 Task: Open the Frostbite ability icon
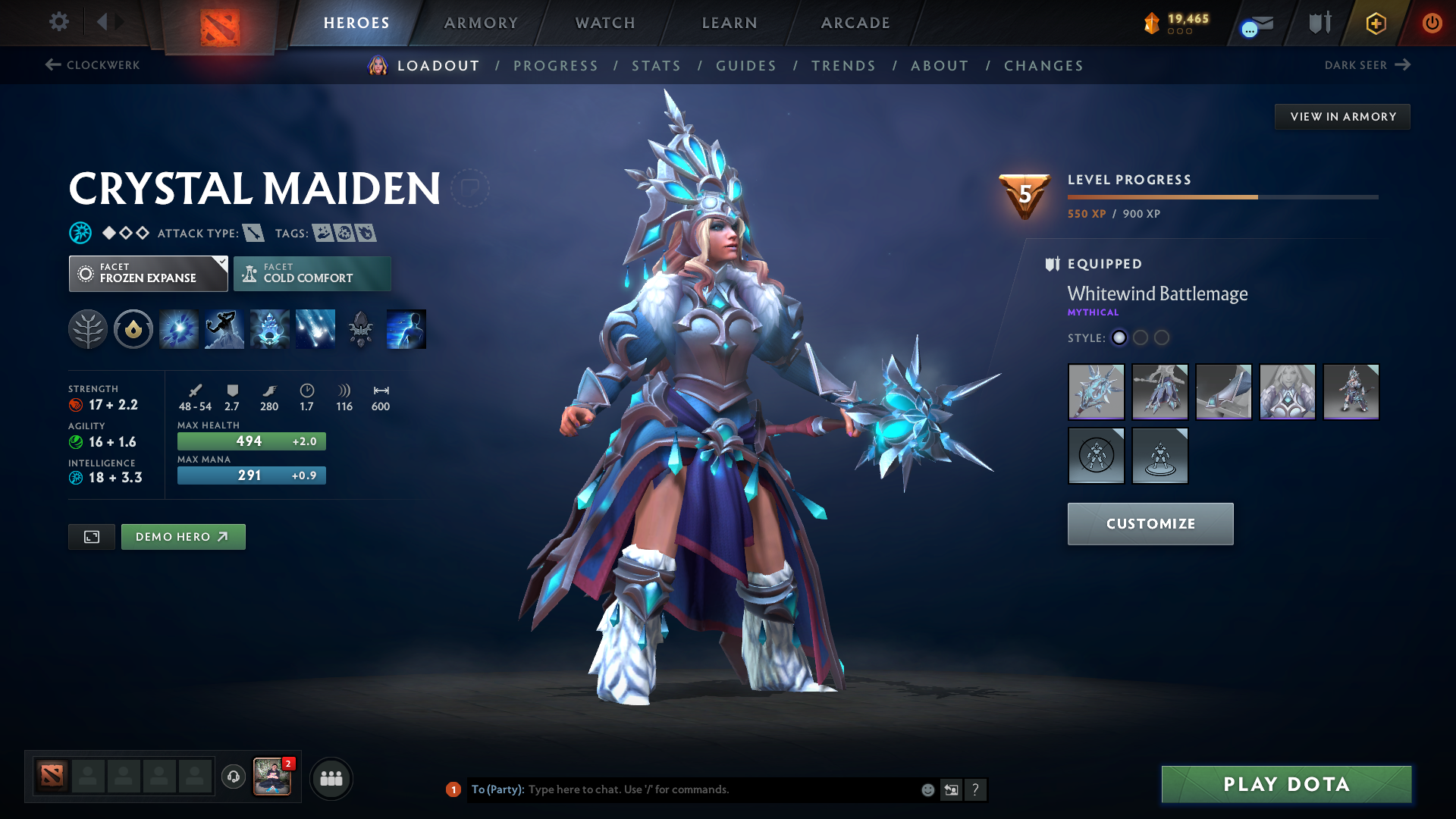[x=224, y=329]
